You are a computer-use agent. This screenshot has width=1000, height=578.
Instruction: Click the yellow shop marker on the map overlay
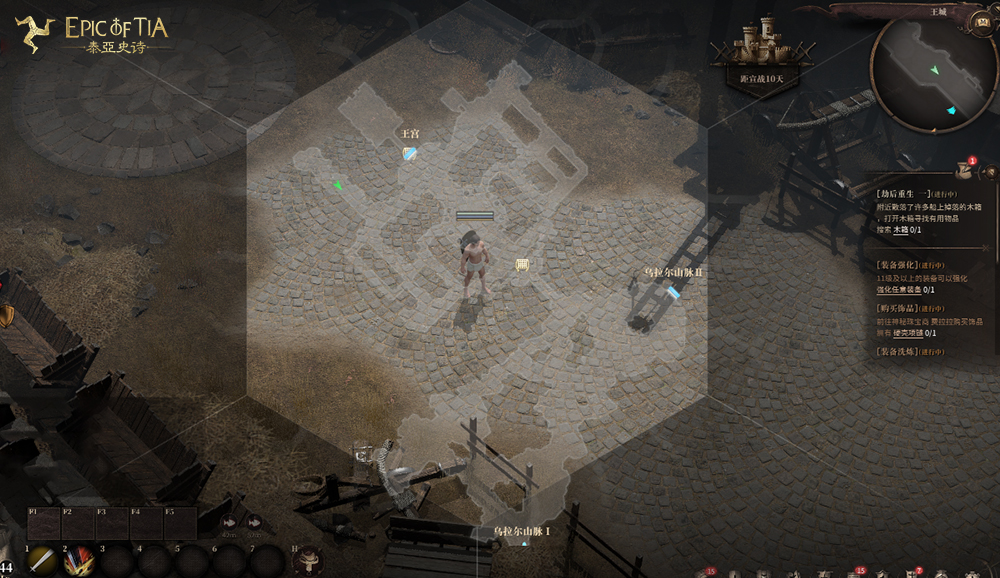click(521, 264)
